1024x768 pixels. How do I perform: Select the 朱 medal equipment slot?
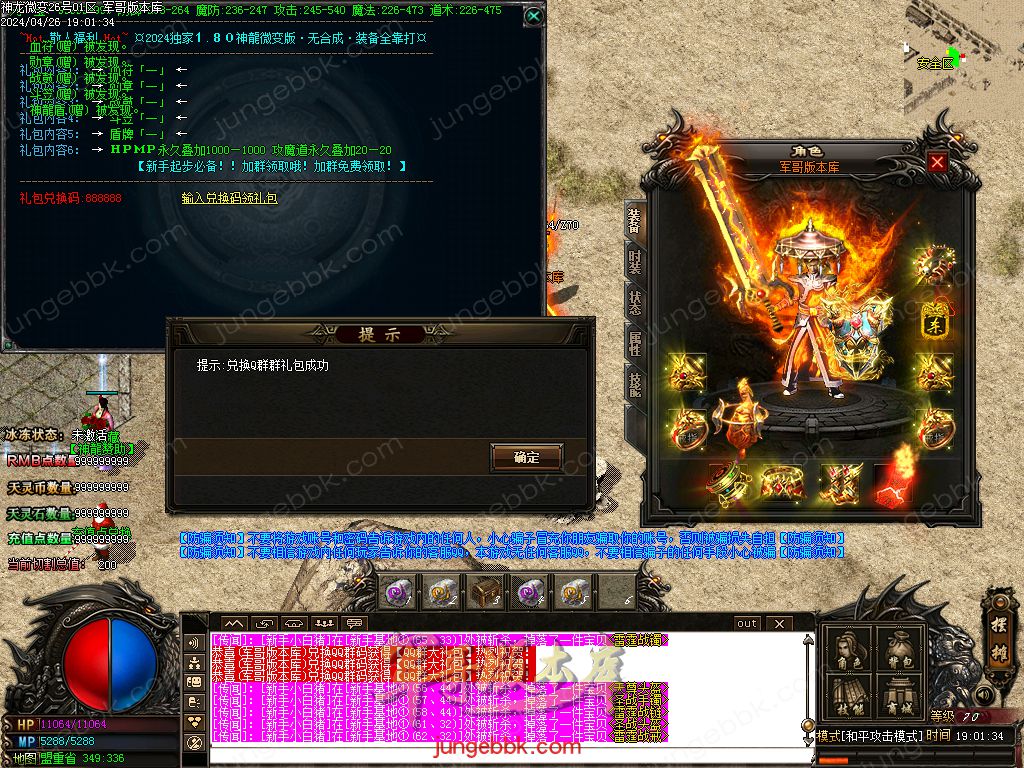click(936, 322)
